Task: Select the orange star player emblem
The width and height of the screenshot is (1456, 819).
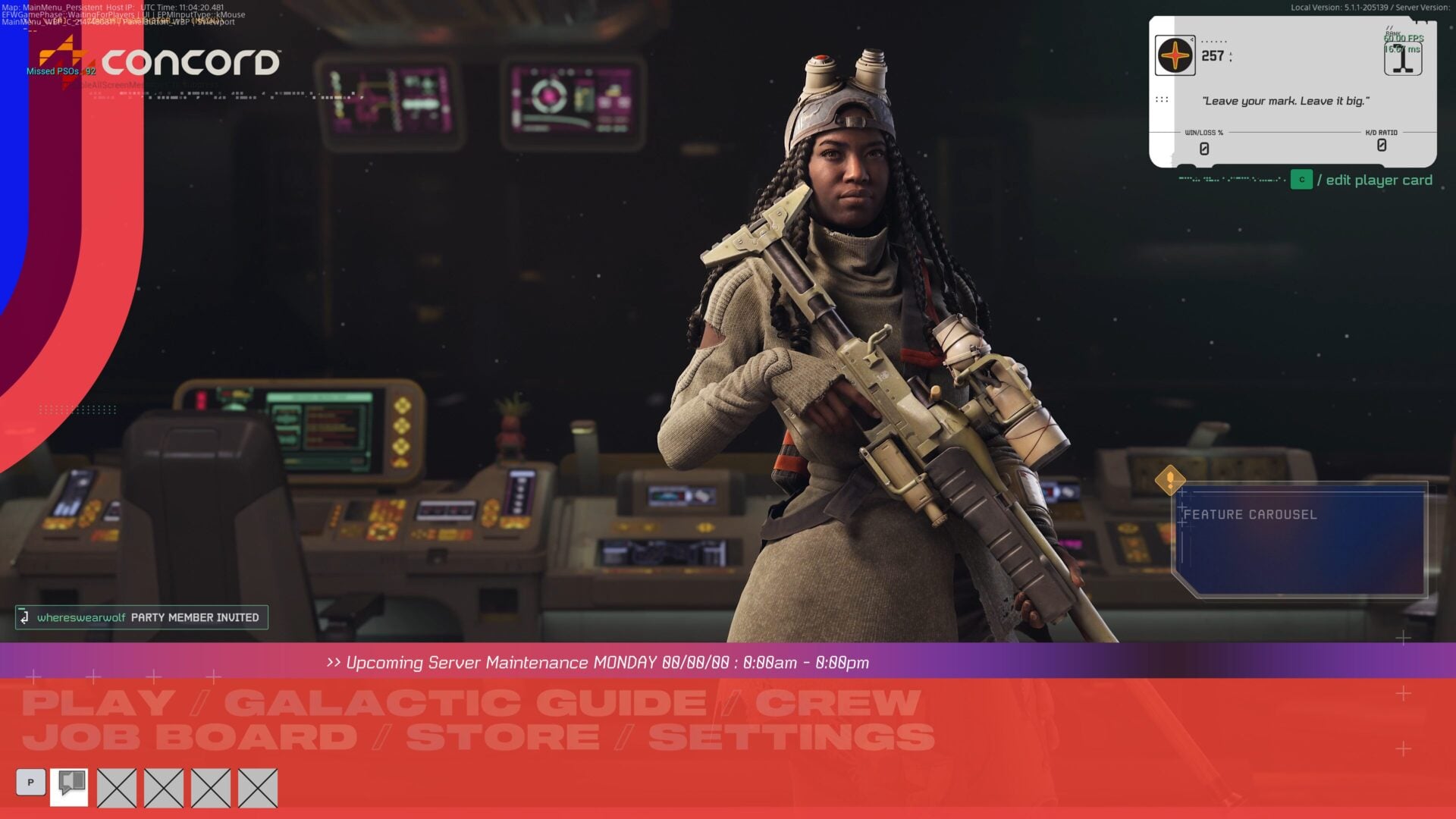Action: coord(1175,55)
